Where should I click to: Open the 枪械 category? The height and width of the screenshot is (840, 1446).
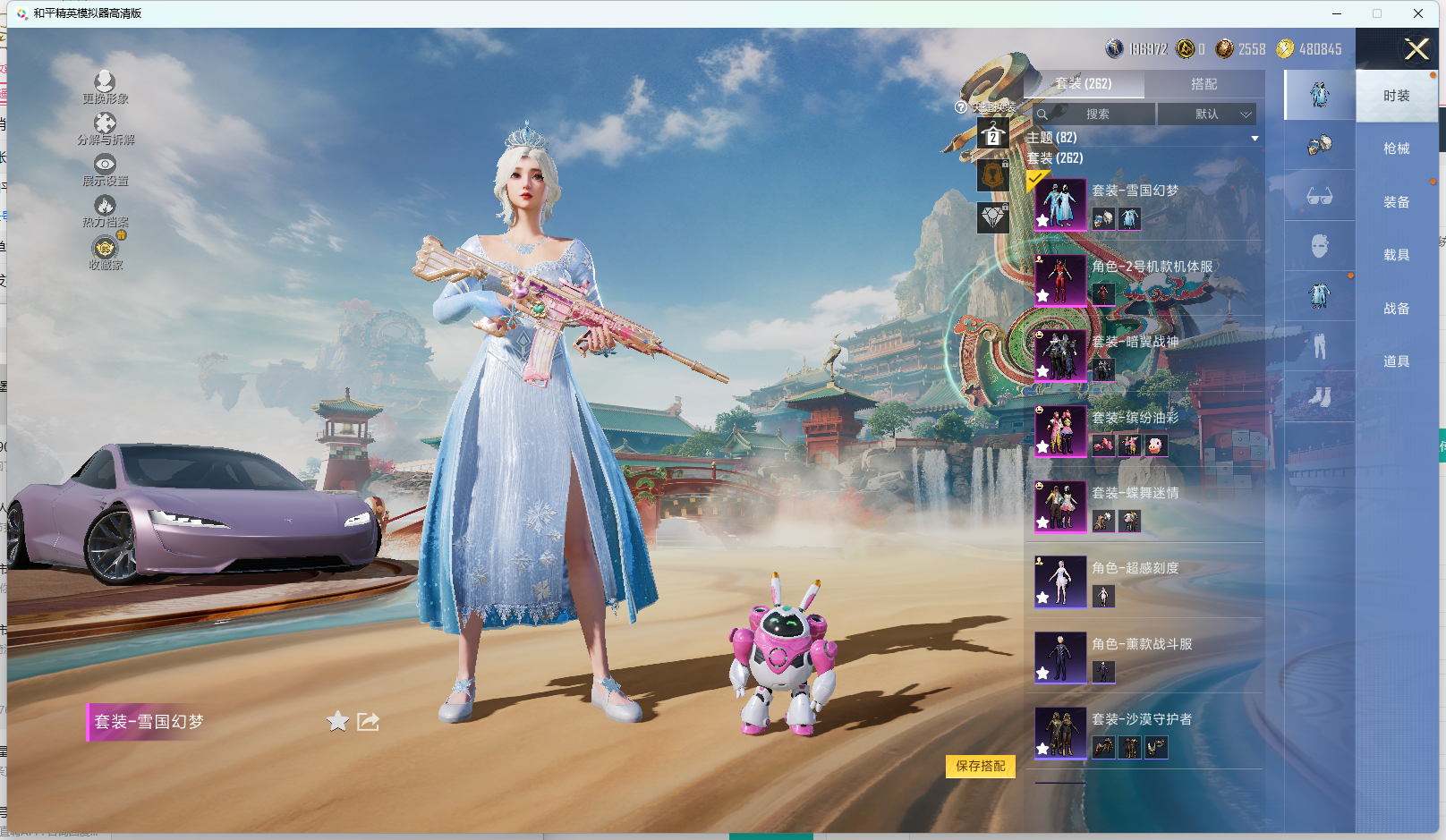1396,148
